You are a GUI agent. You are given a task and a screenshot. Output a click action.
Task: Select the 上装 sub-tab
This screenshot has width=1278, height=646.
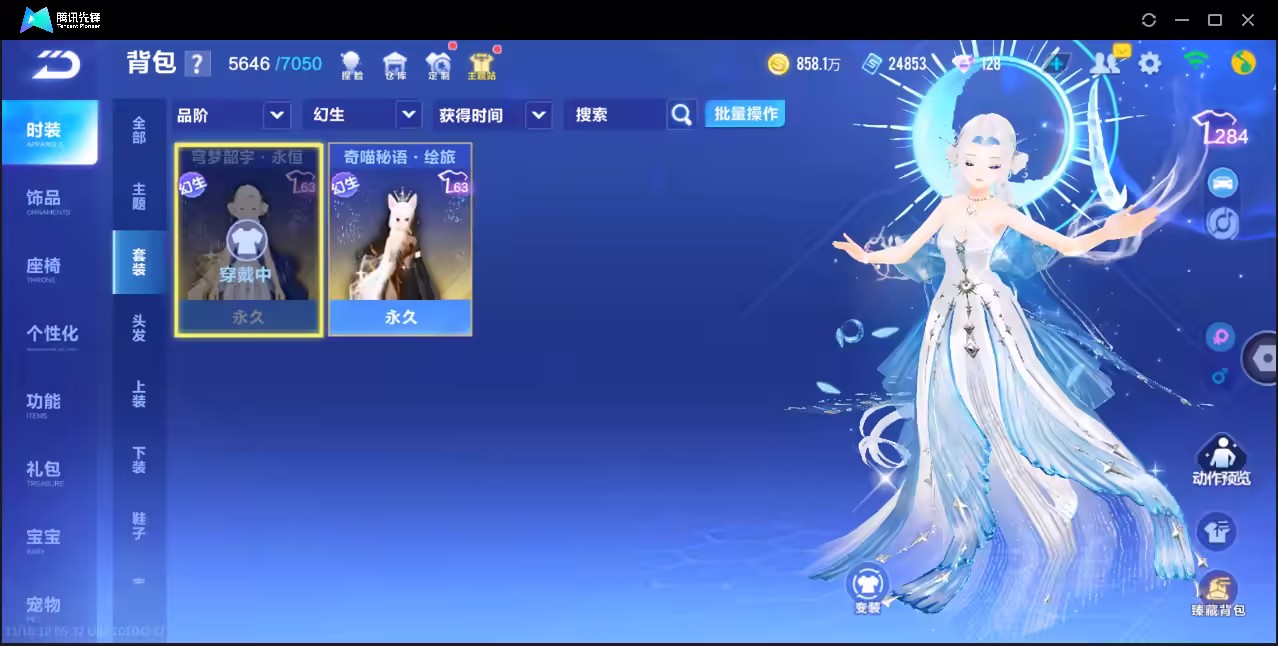click(x=139, y=394)
